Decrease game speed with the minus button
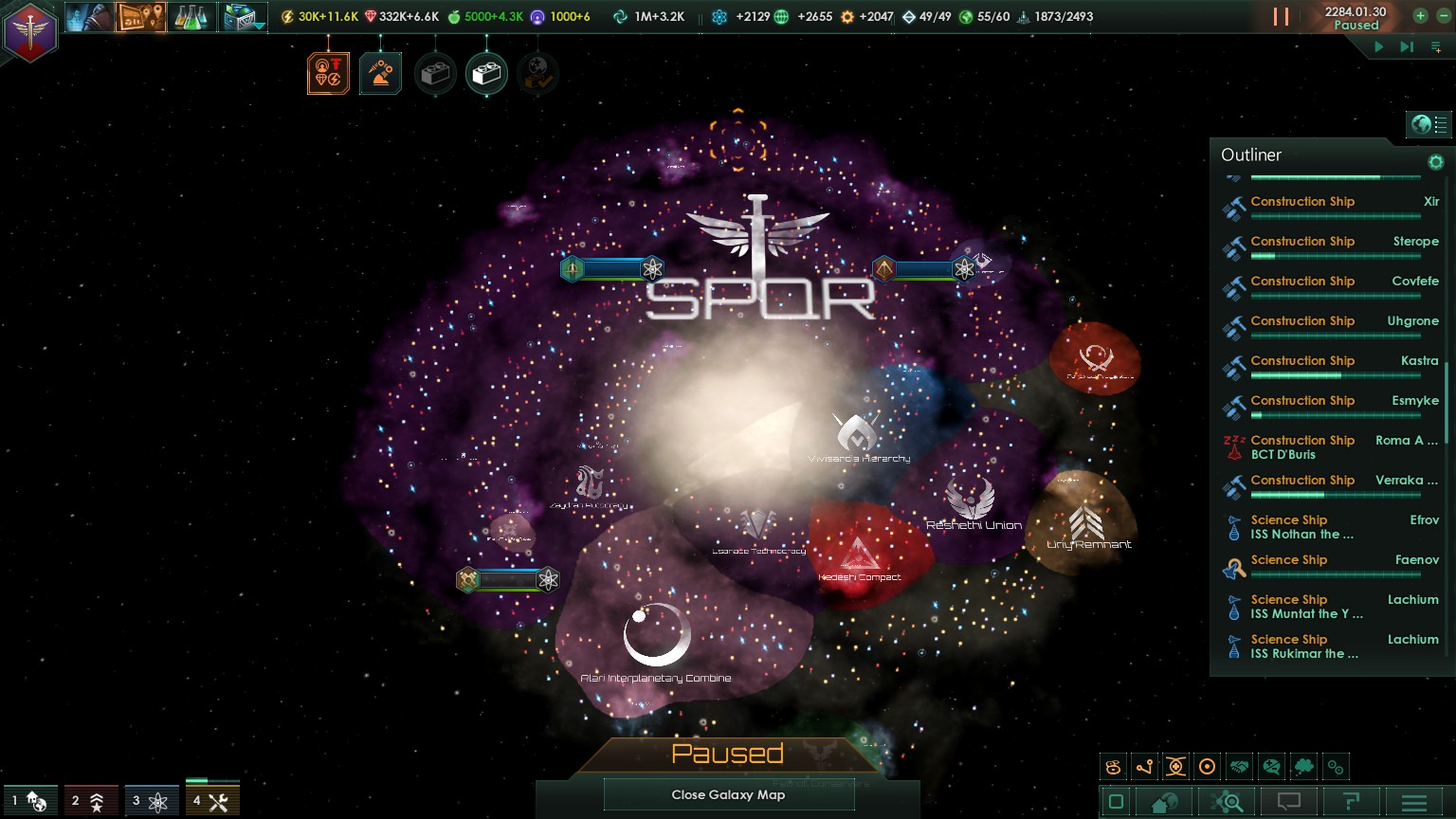Screen dimensions: 1456x819 point(1443,16)
